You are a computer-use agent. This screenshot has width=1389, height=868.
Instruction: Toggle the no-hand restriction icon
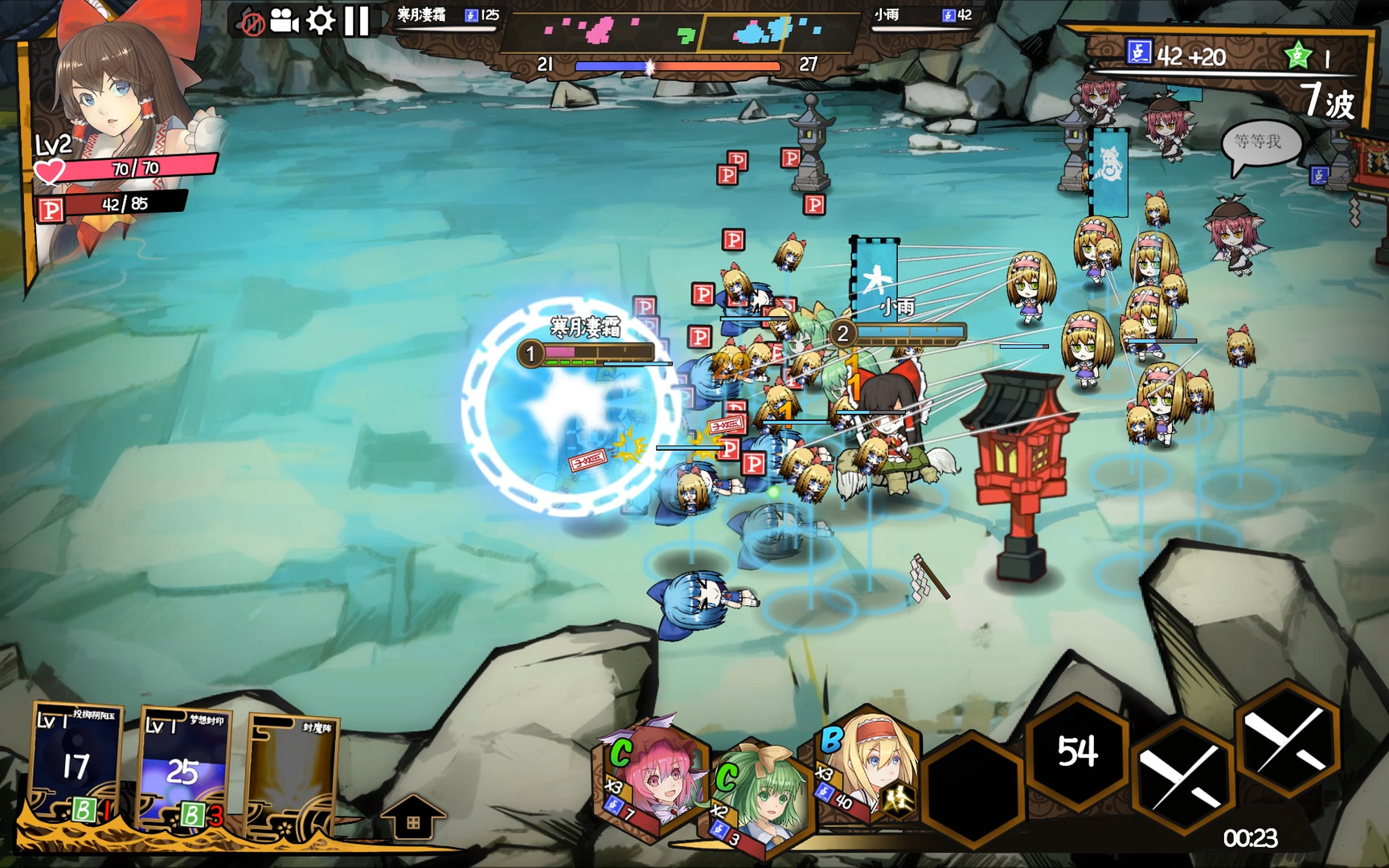[252, 22]
